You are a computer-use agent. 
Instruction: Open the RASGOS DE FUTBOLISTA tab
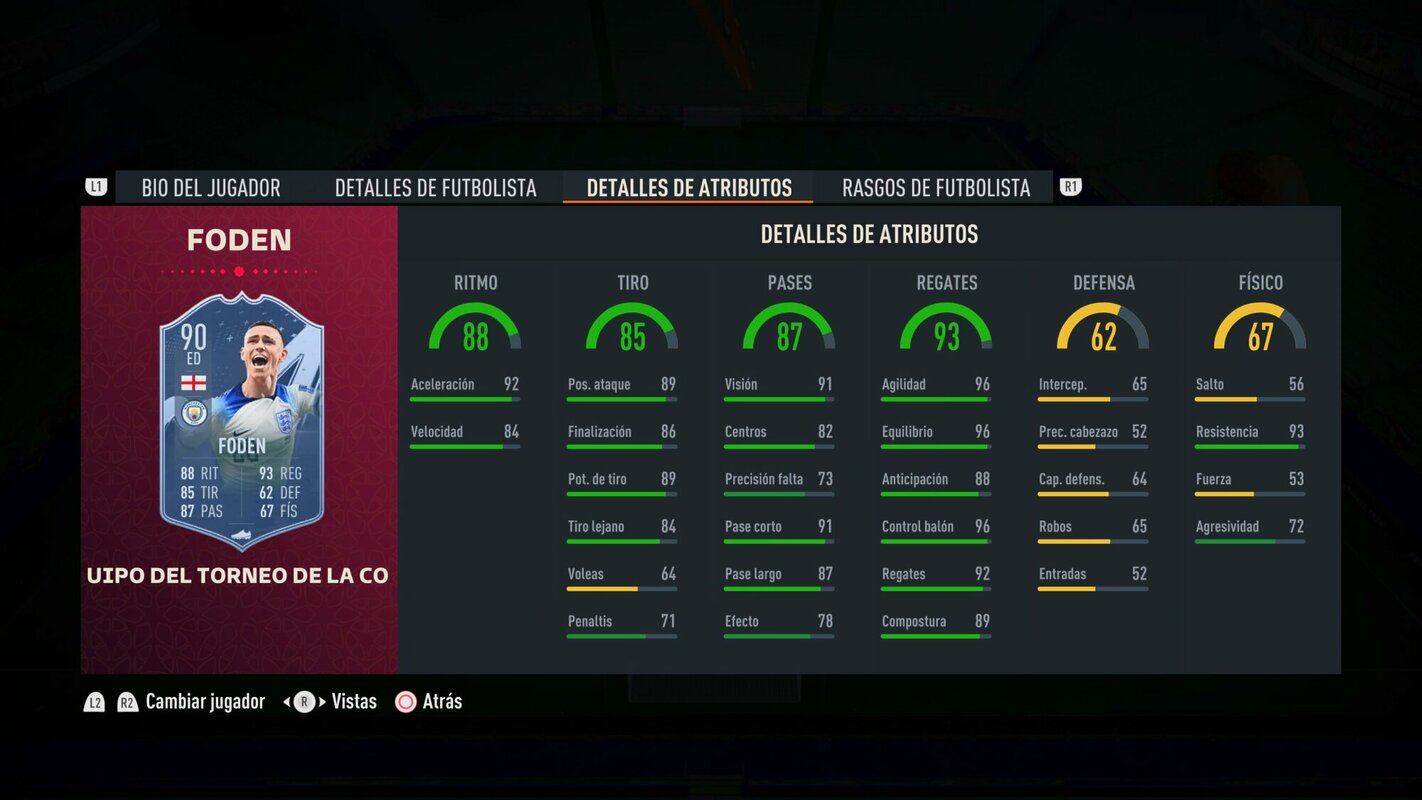tap(936, 187)
